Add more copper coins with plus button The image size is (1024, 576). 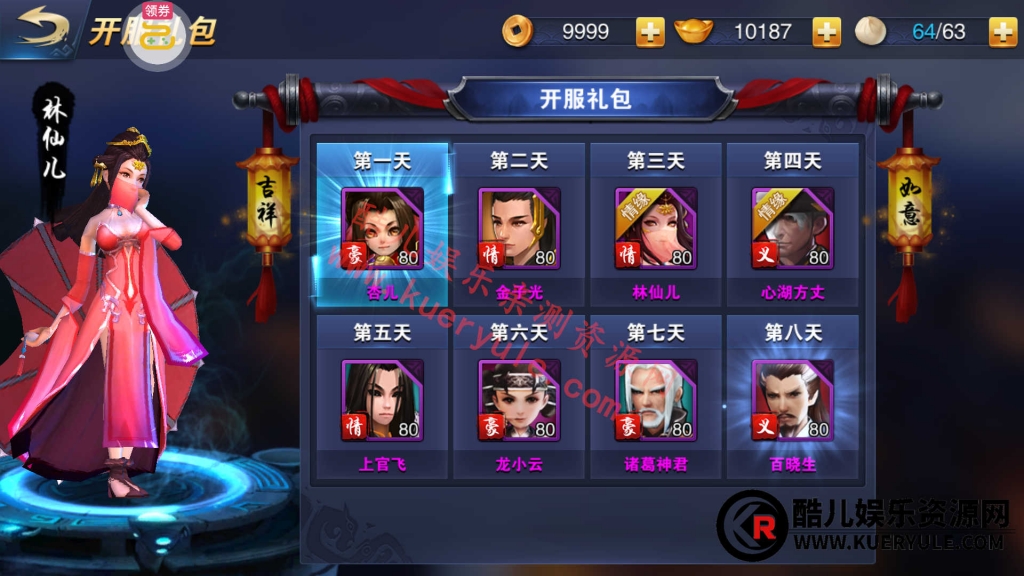650,32
